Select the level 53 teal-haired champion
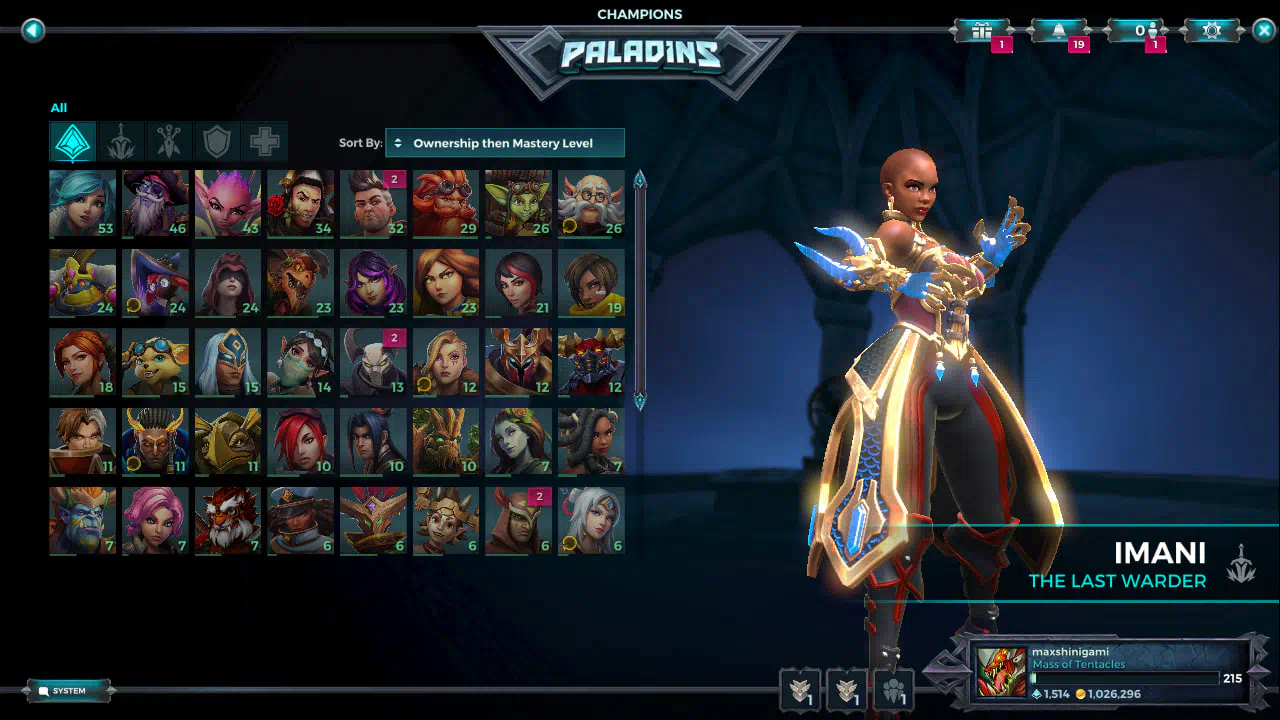Viewport: 1280px width, 720px height. click(x=82, y=203)
